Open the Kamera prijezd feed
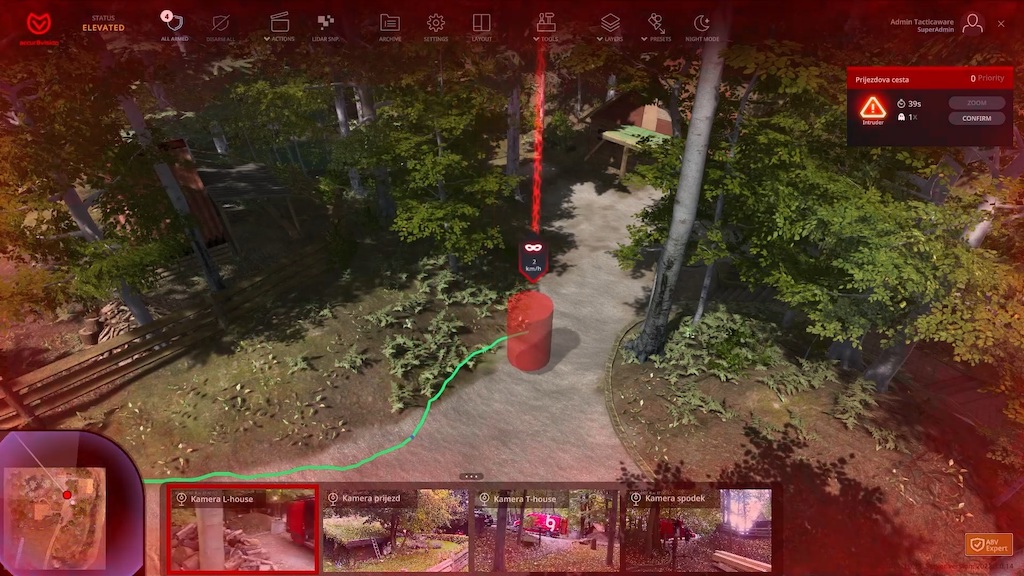 [395, 529]
